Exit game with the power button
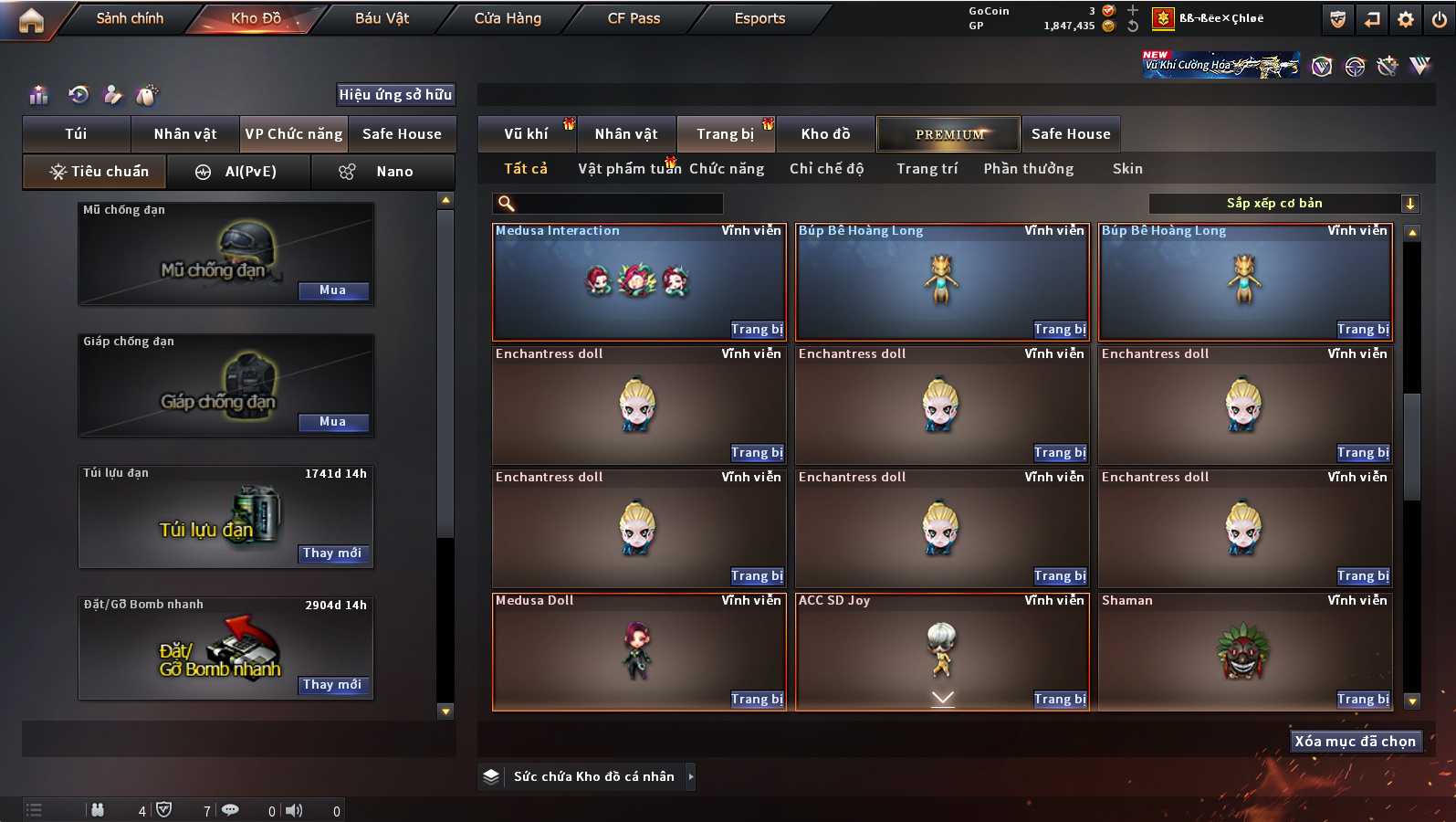 1440,19
